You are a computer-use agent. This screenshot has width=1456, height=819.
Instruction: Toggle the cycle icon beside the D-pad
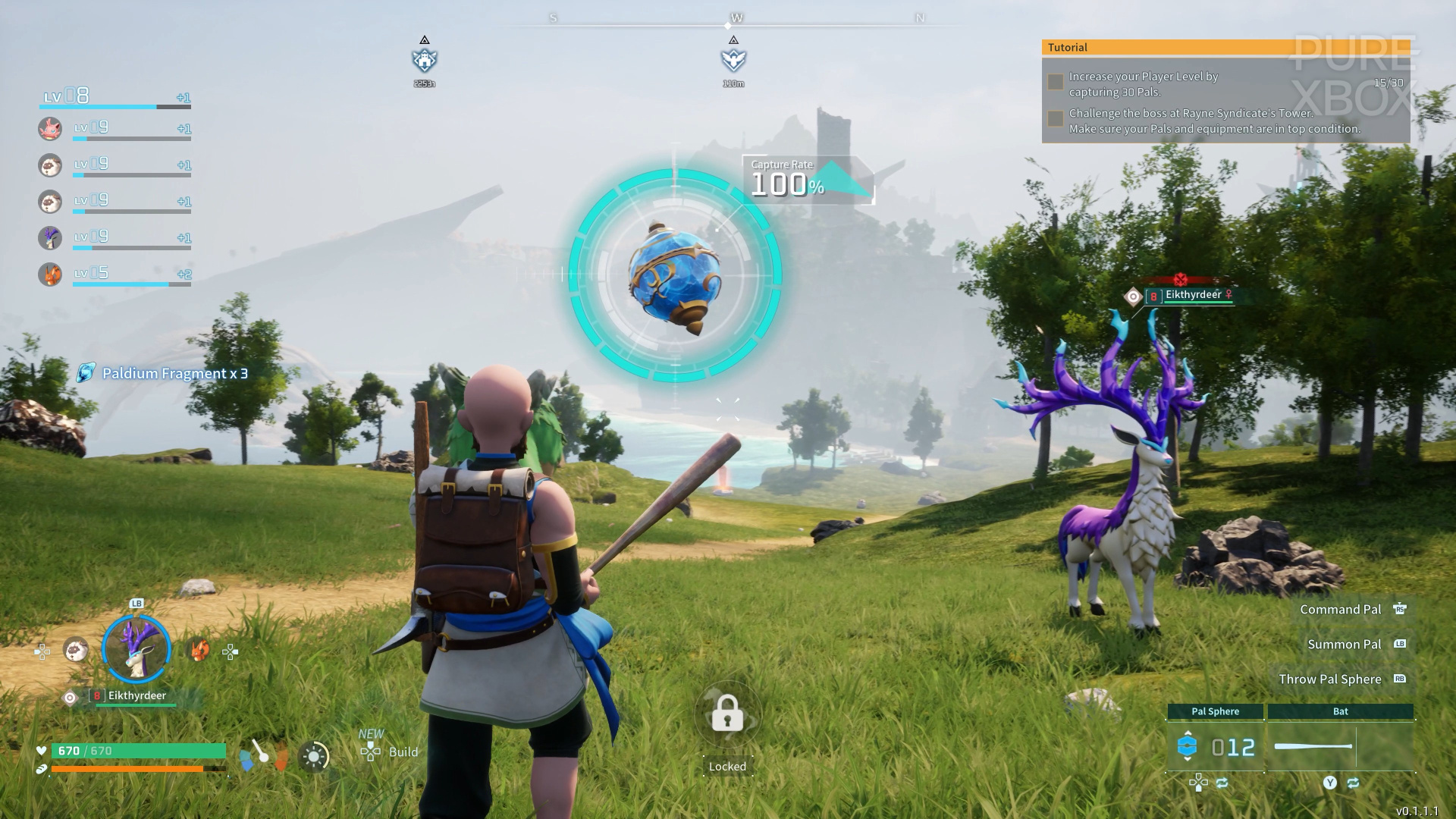click(1222, 783)
